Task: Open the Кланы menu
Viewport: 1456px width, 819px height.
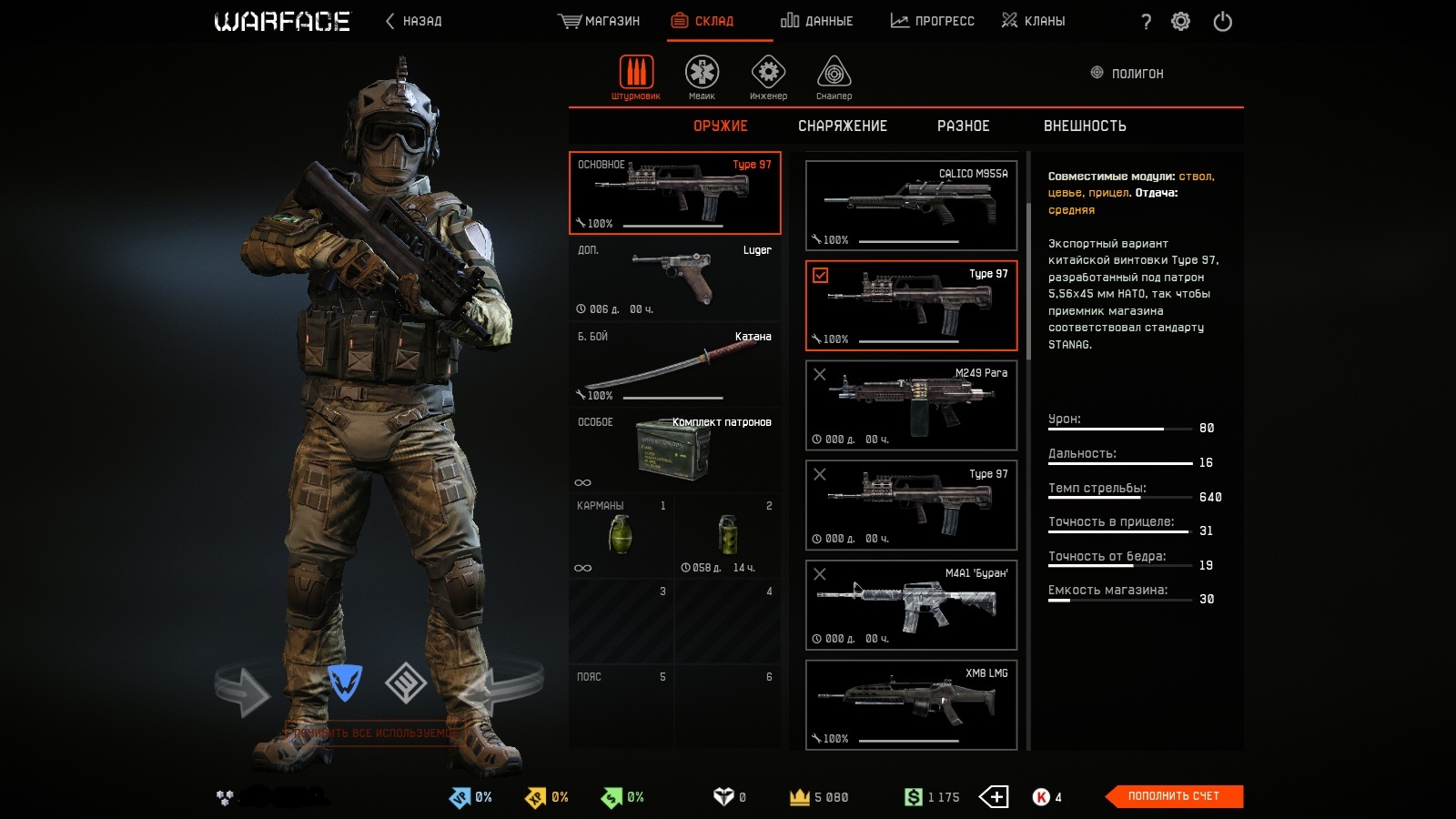Action: click(x=1033, y=21)
